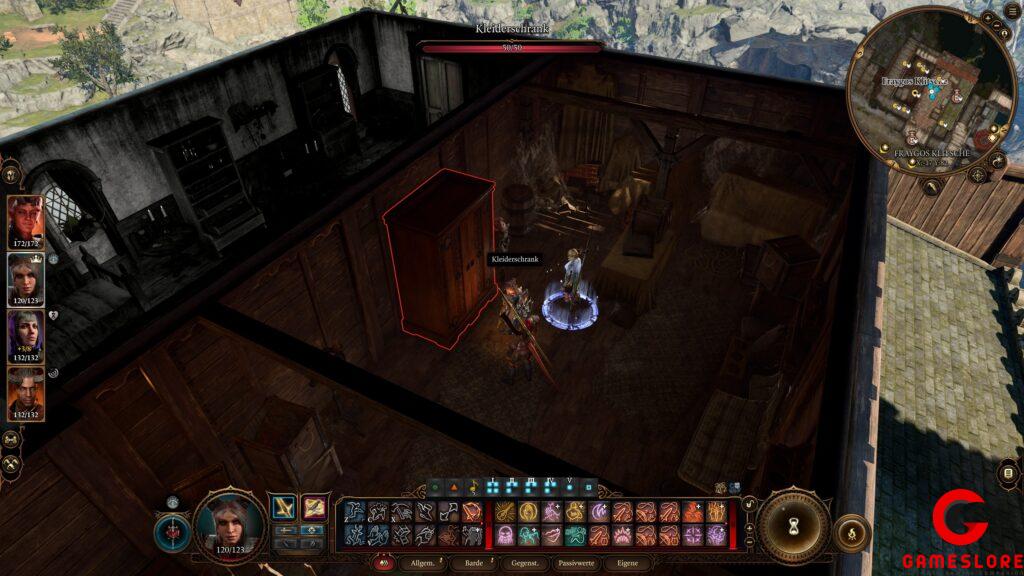Click the hourglass end-turn button
This screenshot has height=576, width=1024.
point(794,527)
